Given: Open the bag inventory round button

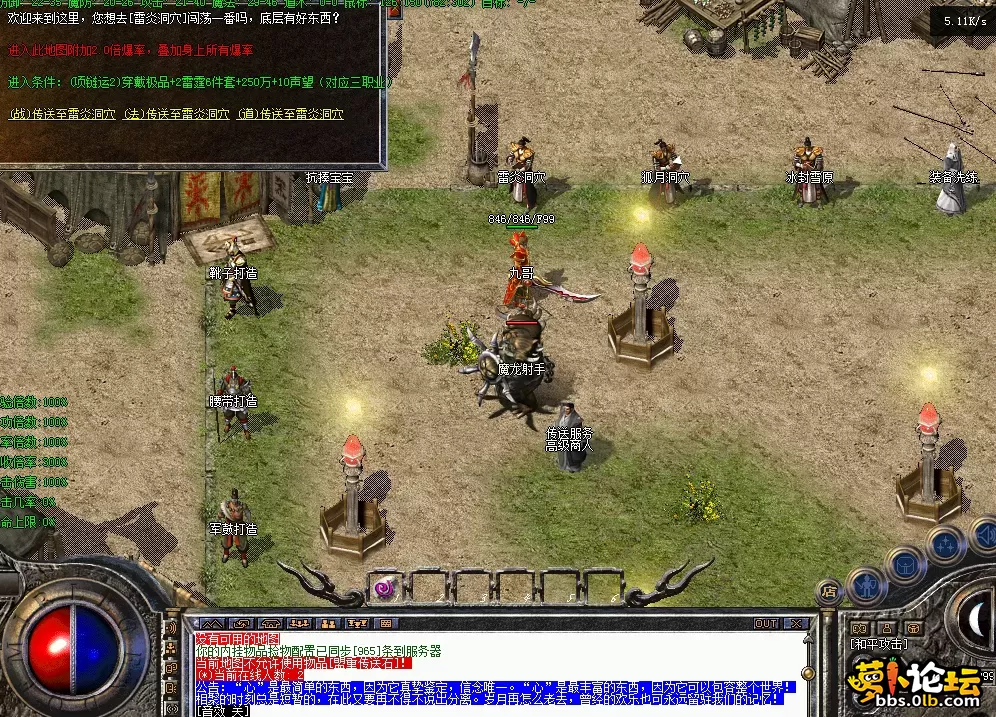Looking at the screenshot, I should 905,565.
